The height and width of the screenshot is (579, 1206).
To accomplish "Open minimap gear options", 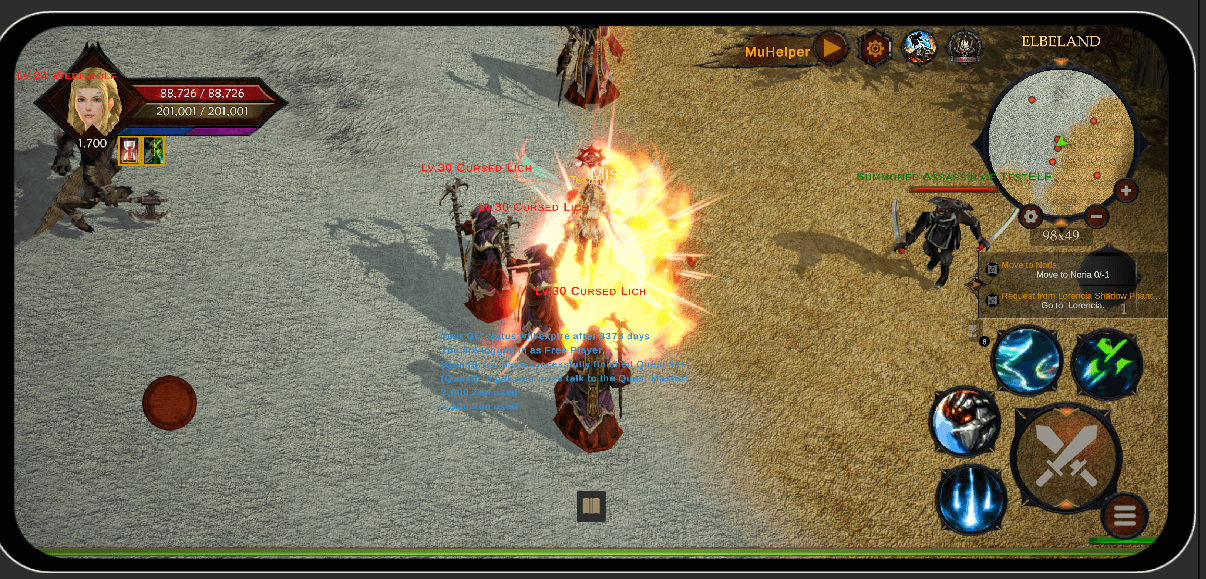I will 1031,216.
